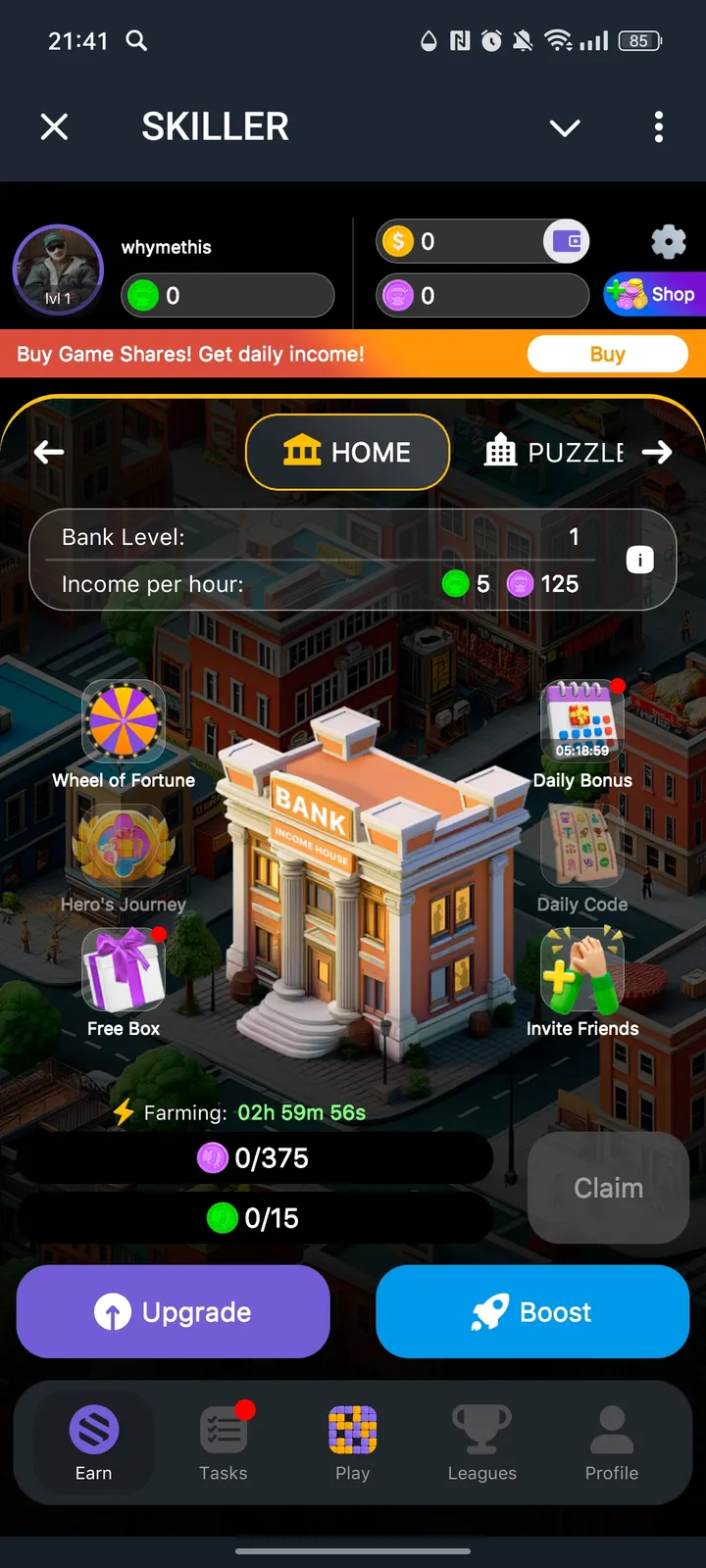Screen dimensions: 706x1568
Task: Click the whymethis player avatar
Action: [x=58, y=270]
